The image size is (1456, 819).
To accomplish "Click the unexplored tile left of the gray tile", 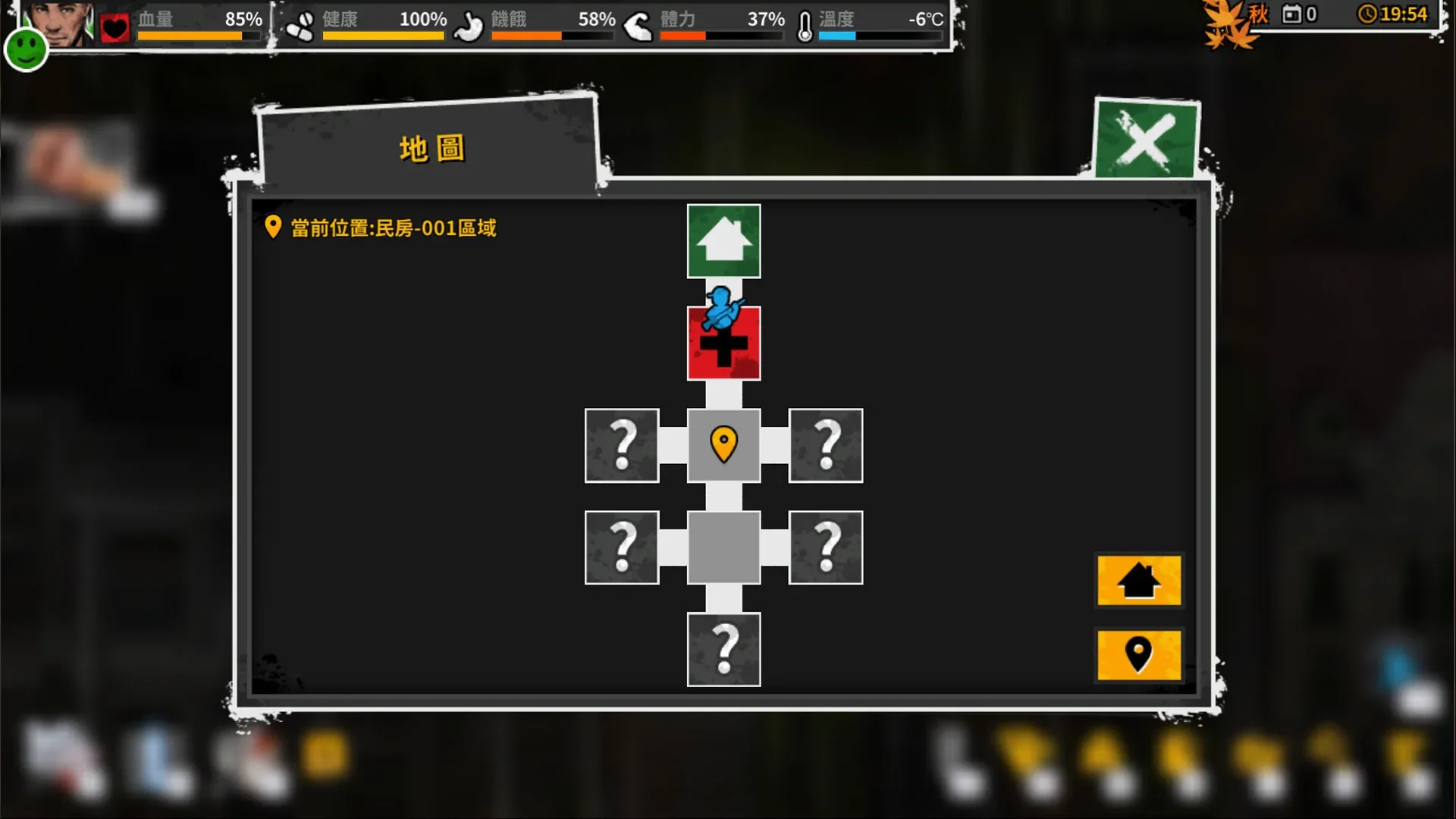I will tap(622, 548).
